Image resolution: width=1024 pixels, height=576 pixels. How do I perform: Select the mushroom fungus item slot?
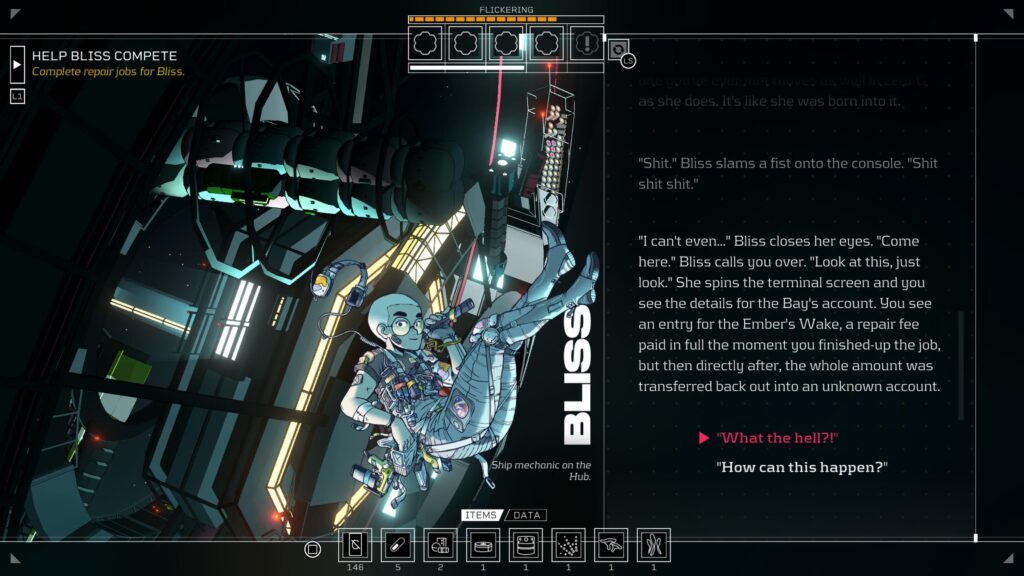(611, 545)
